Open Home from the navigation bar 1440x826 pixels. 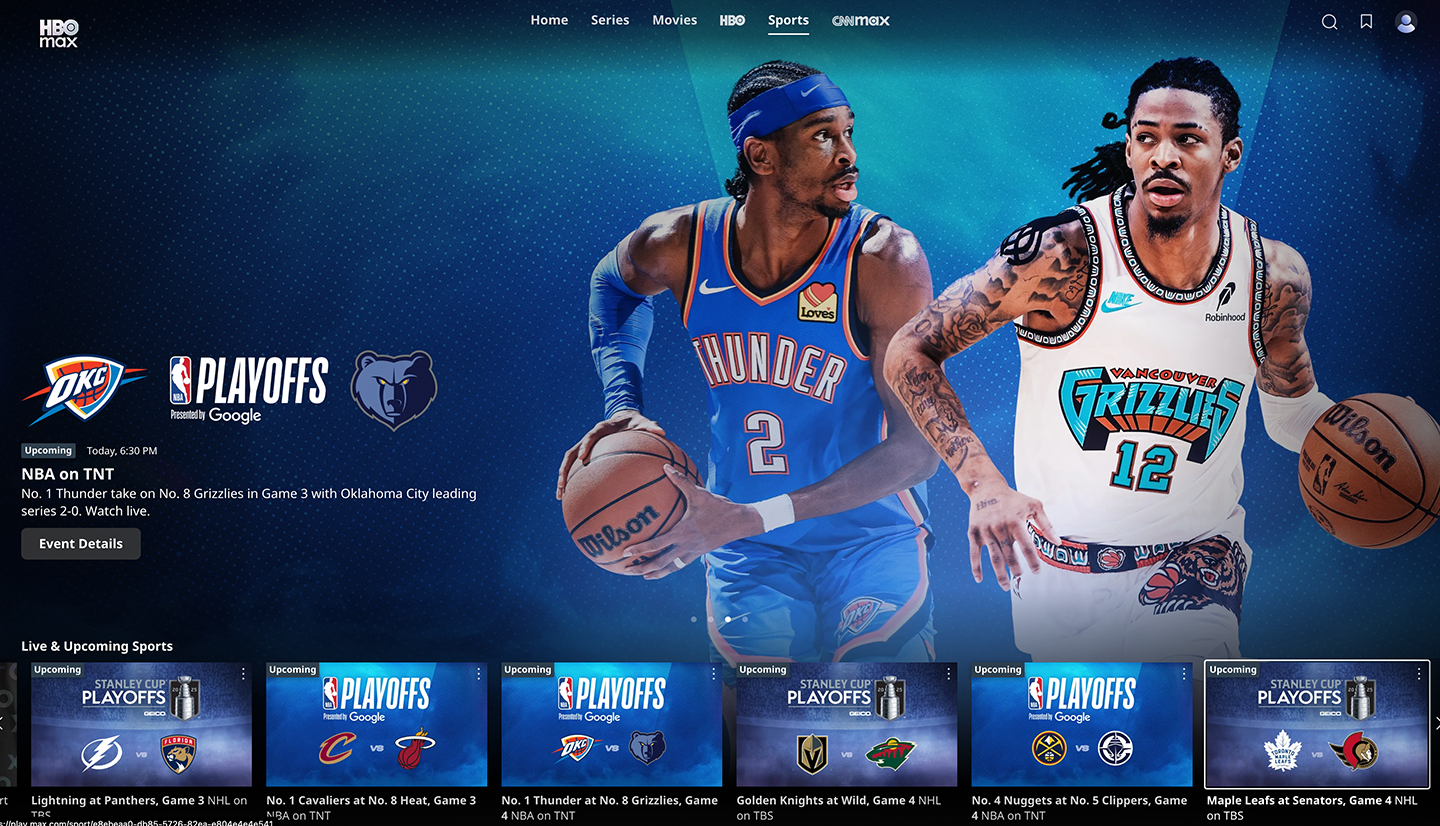549,19
